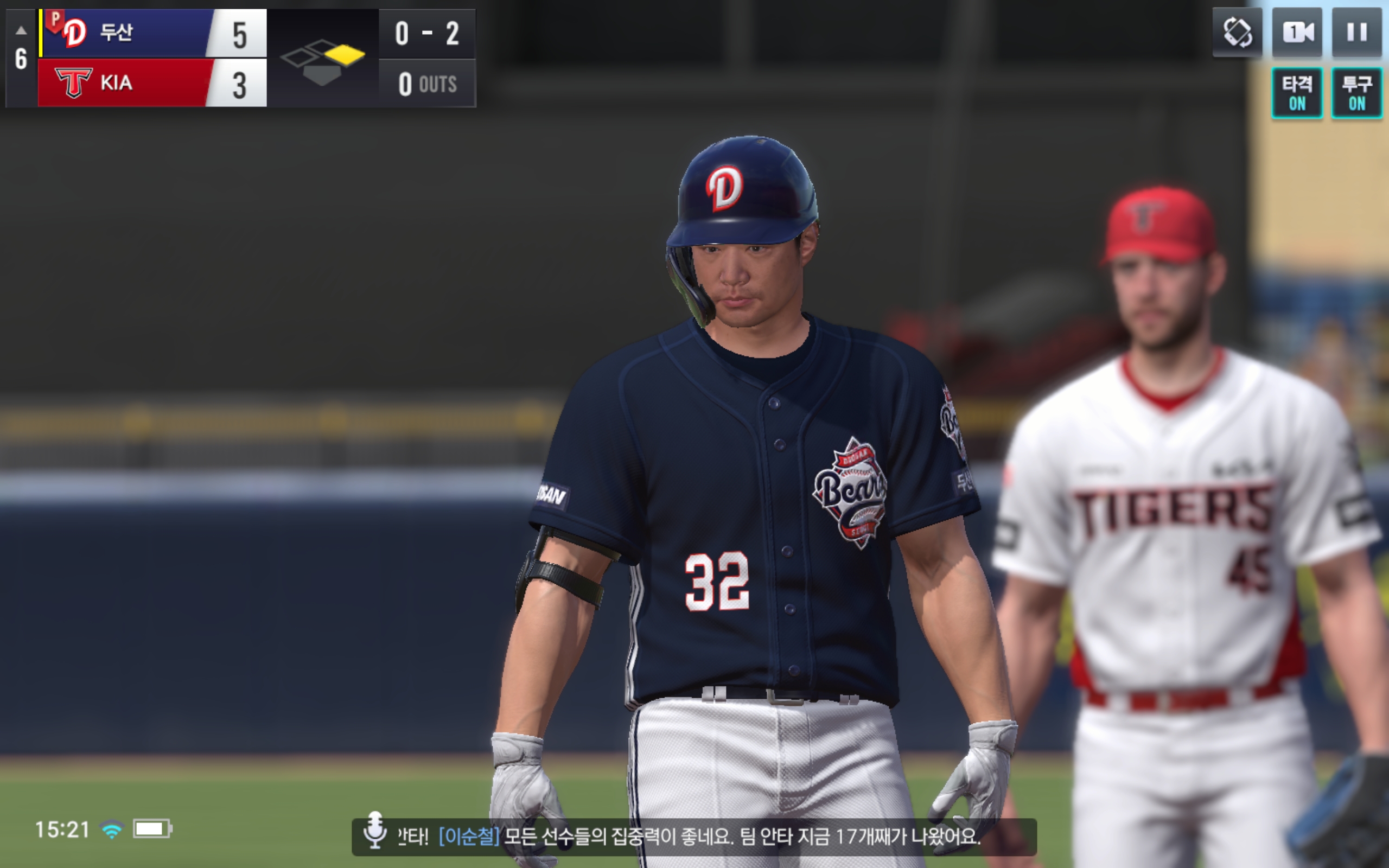The width and height of the screenshot is (1389, 868).
Task: Toggle the 타격 ON batting option
Action: 1297,93
